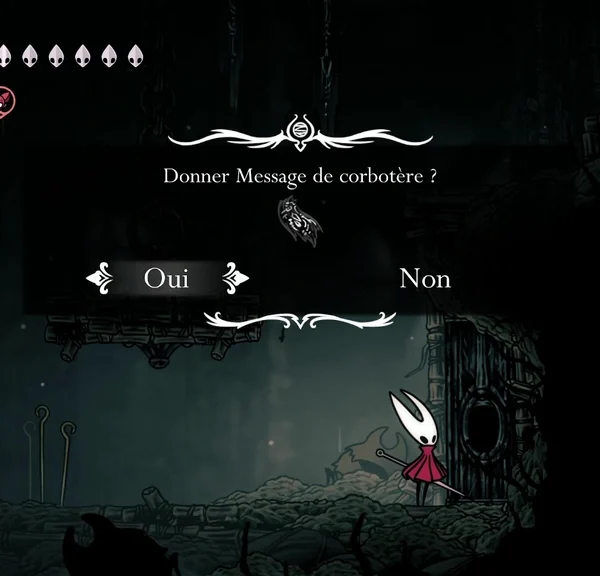Viewport: 600px width, 576px height.
Task: Choose Oui to give the message
Action: (166, 278)
